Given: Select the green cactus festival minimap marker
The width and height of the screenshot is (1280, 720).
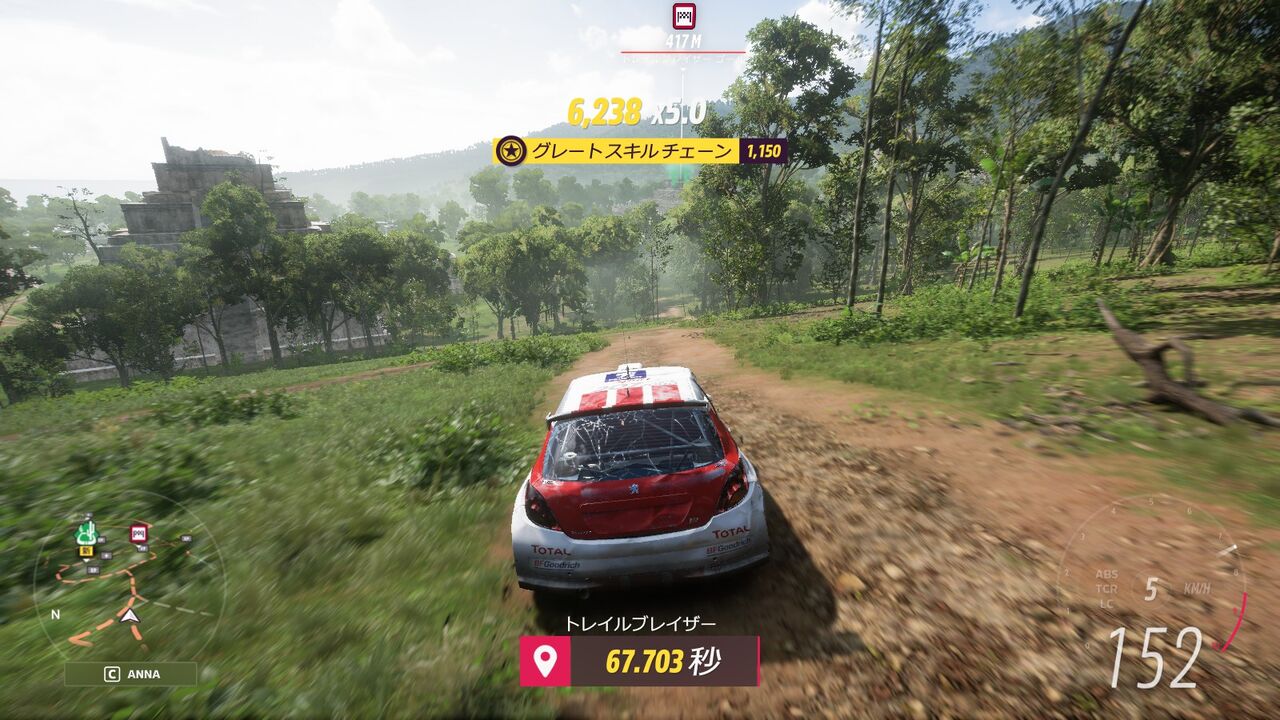Looking at the screenshot, I should 86,532.
